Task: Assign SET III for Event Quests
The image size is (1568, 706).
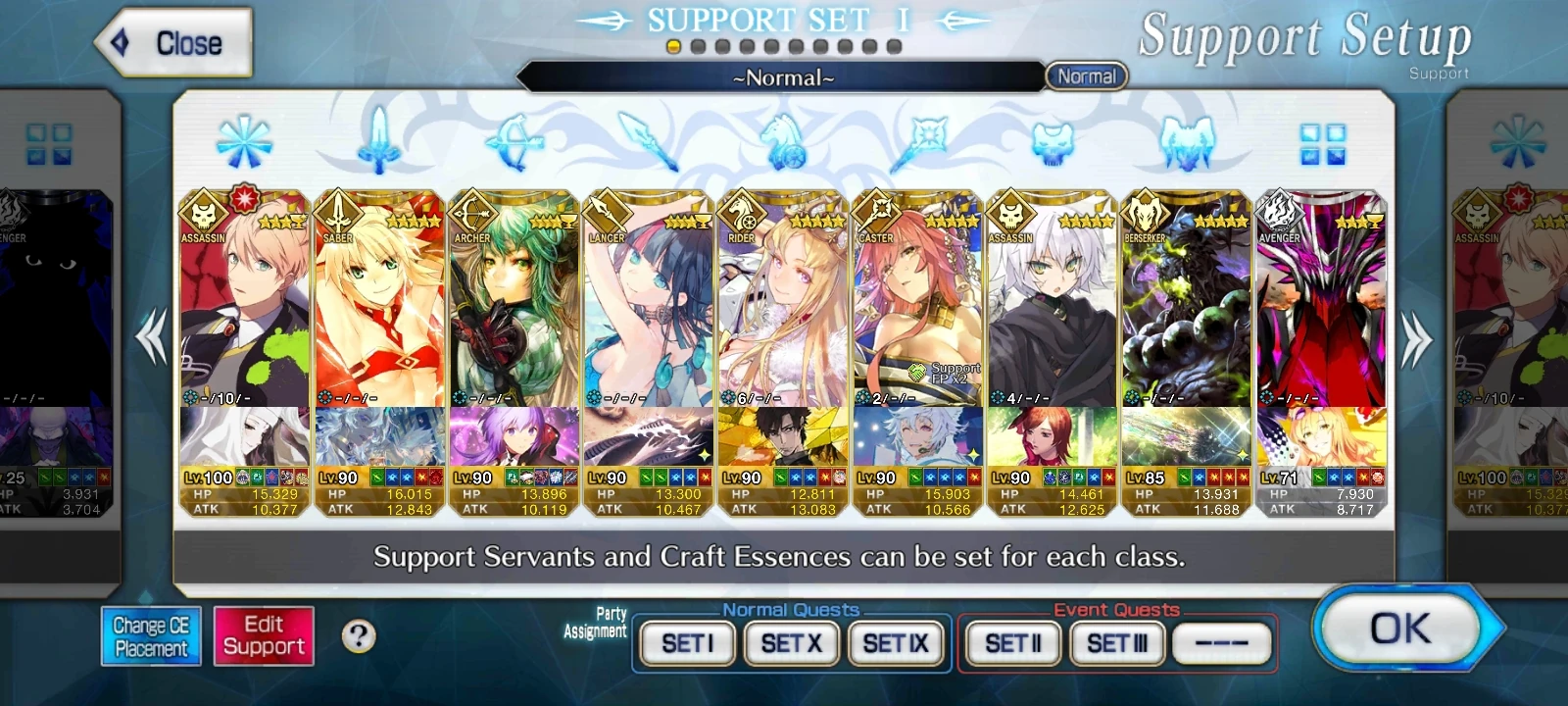Action: (x=1117, y=643)
